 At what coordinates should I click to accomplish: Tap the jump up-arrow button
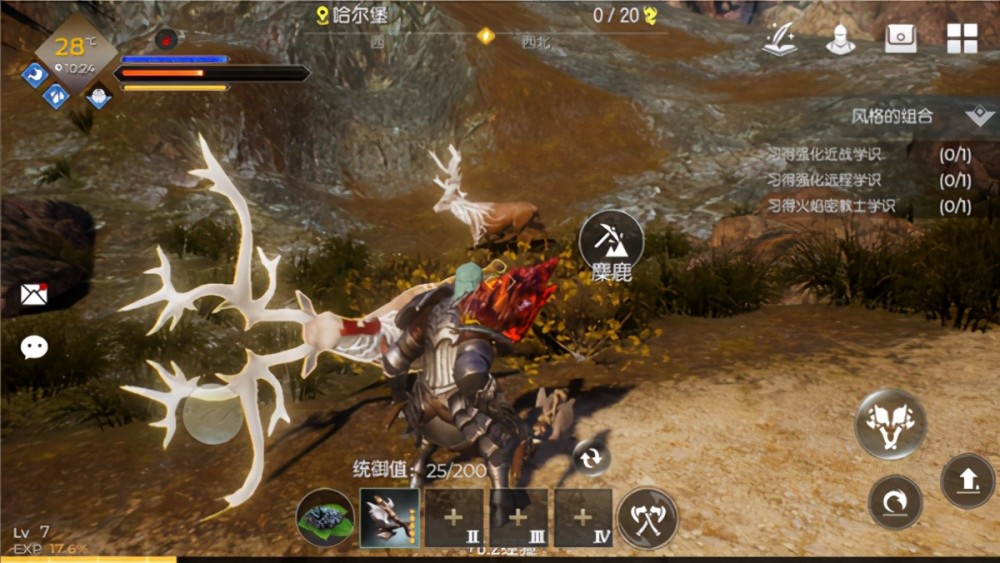coord(967,481)
